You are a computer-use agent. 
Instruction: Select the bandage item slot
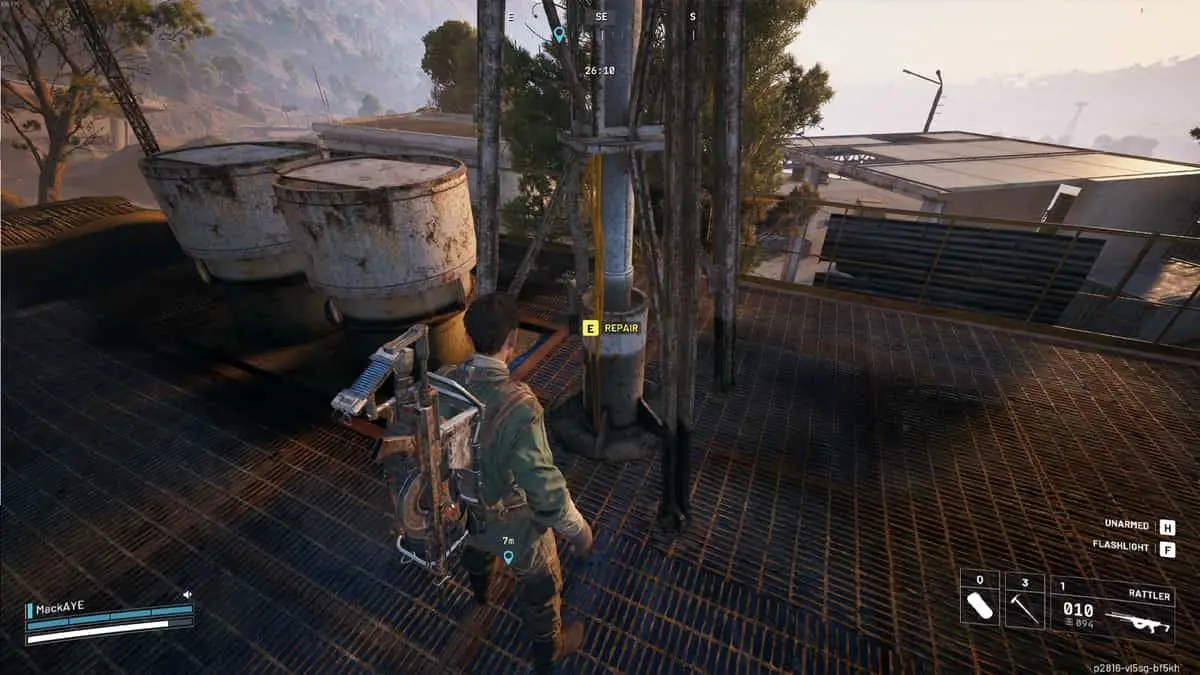click(980, 601)
